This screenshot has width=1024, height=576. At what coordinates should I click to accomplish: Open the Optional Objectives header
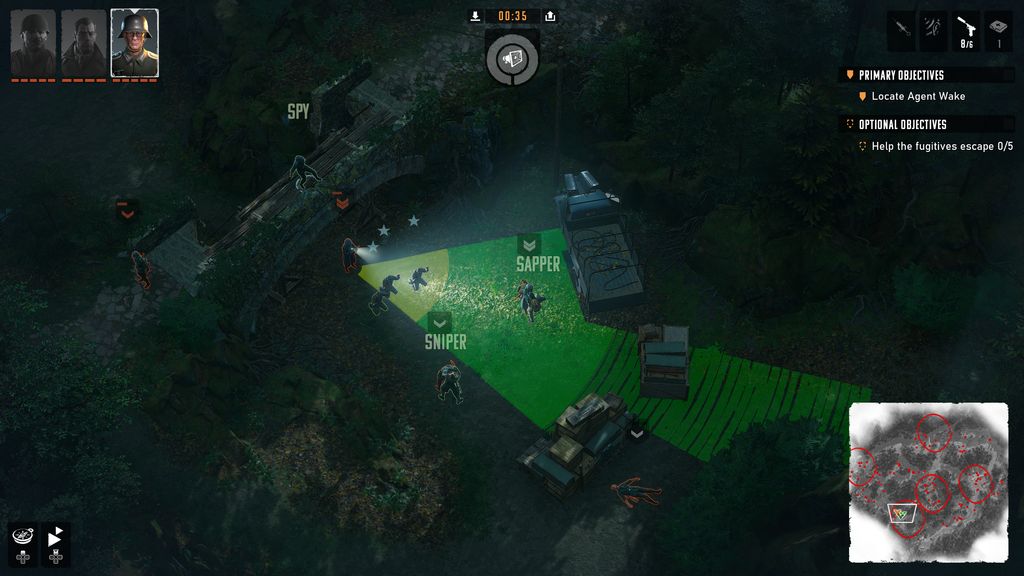tap(902, 124)
